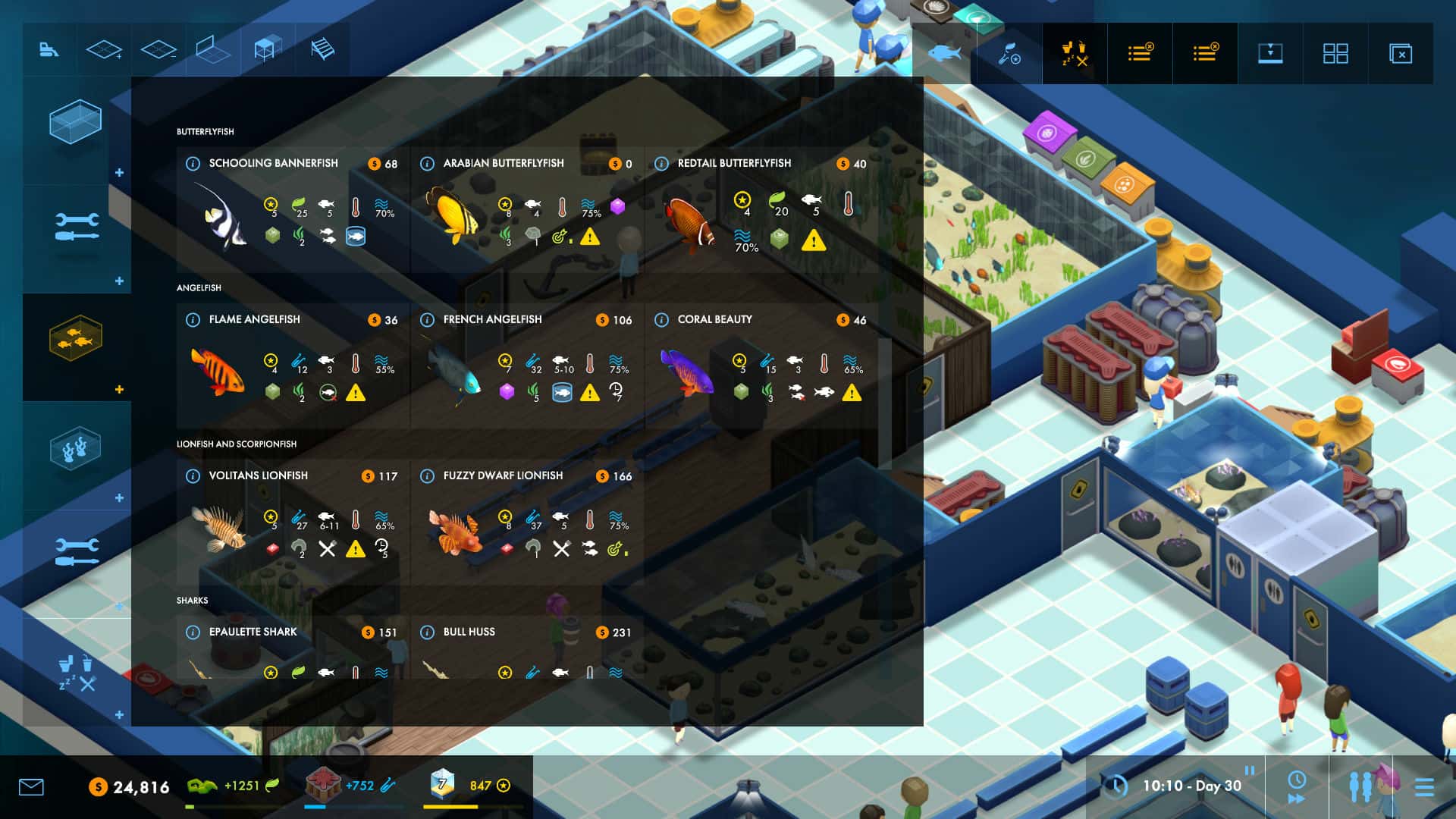Open the tank building panel in the sidebar
This screenshot has width=1456, height=819.
(x=76, y=121)
